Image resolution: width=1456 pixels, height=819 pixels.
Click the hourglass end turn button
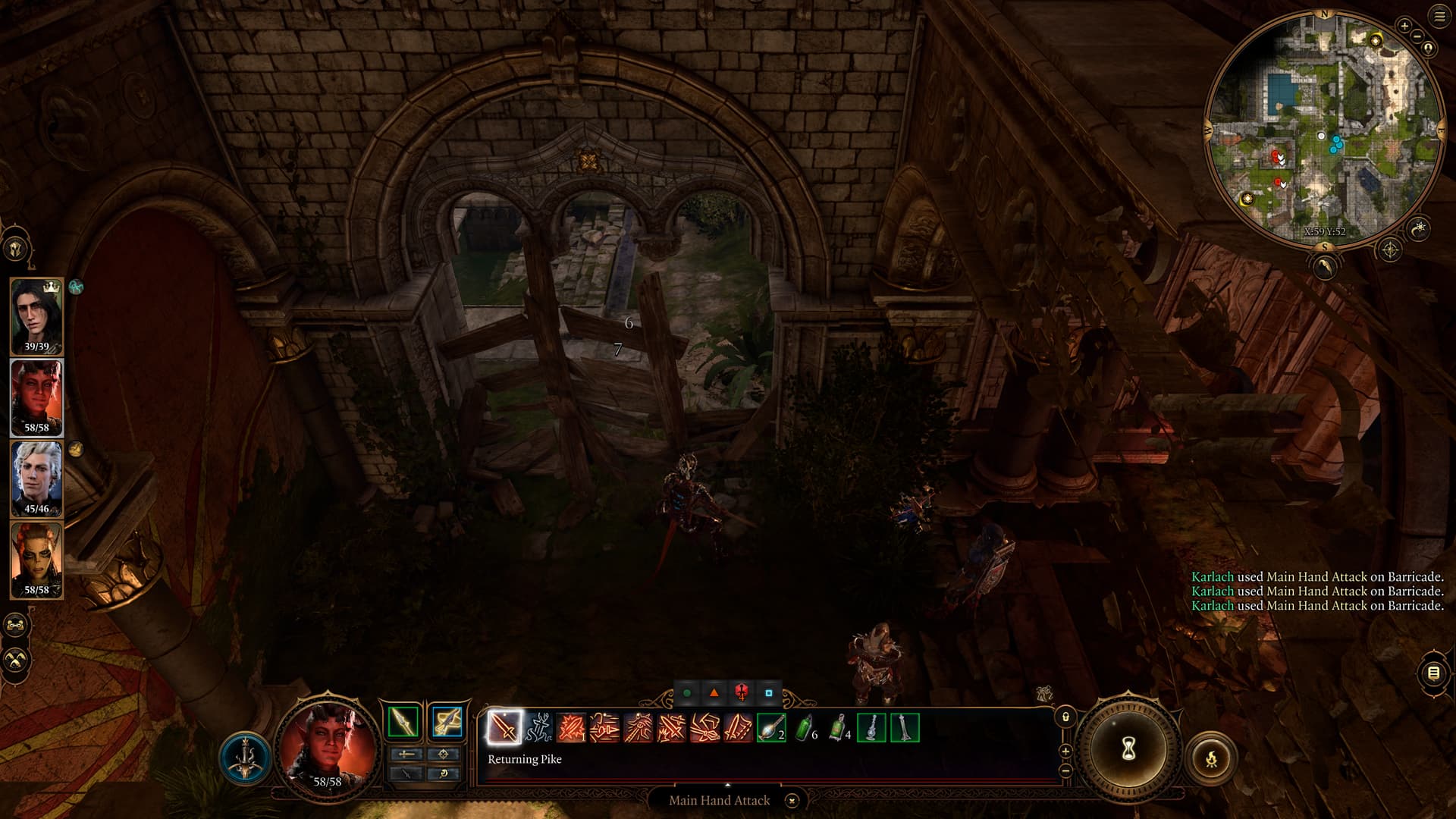(x=1128, y=749)
